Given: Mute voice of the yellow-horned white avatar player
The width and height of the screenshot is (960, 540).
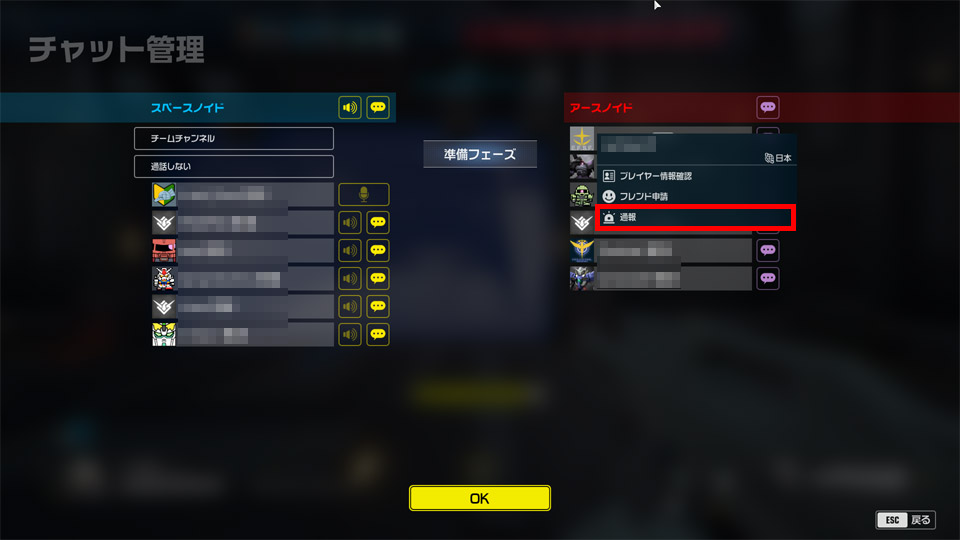Looking at the screenshot, I should pyautogui.click(x=350, y=334).
